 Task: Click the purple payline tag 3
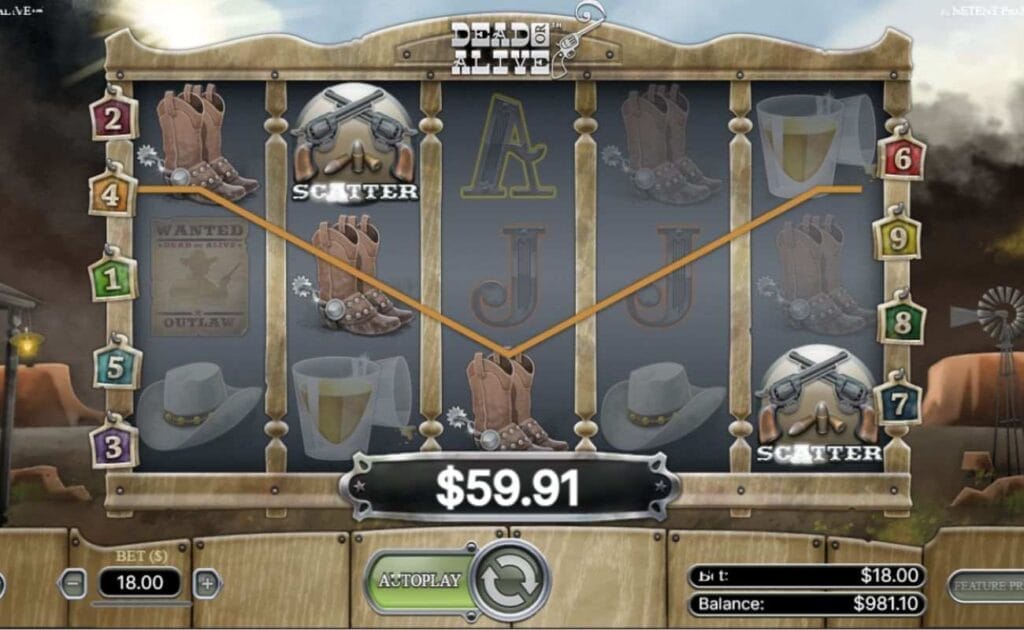(x=112, y=444)
